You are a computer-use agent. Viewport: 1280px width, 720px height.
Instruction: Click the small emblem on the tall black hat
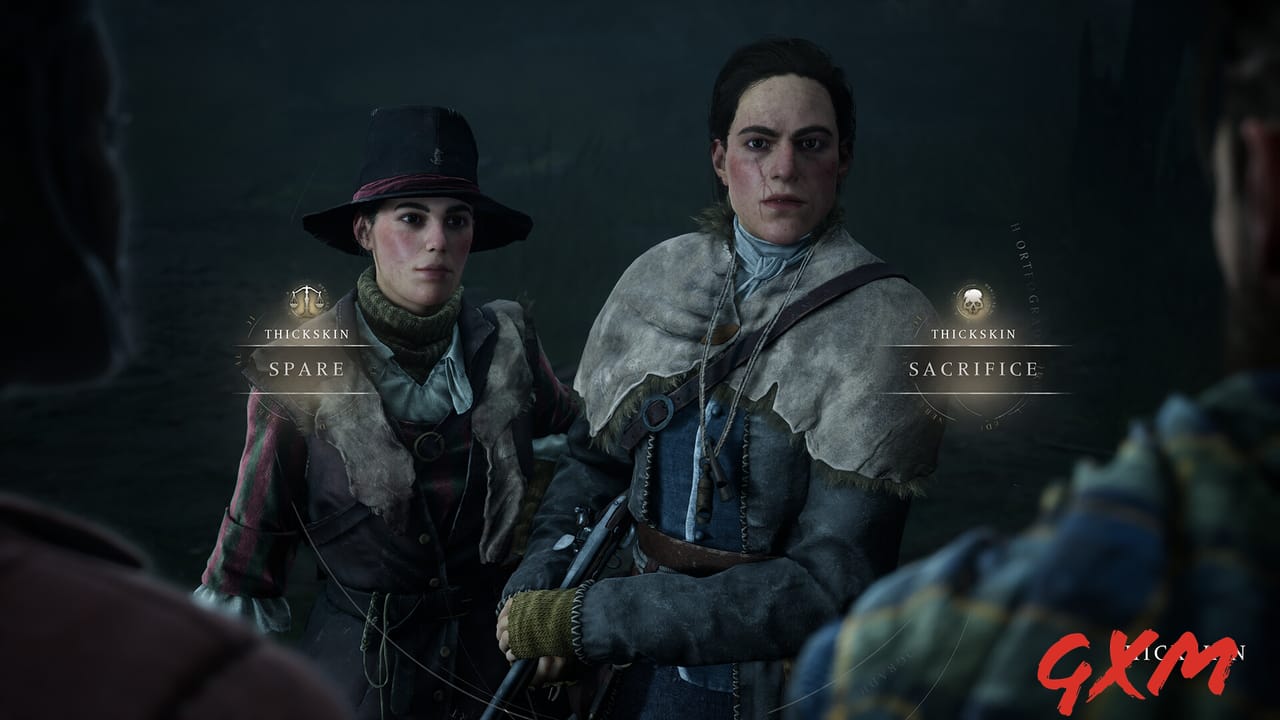[x=438, y=156]
